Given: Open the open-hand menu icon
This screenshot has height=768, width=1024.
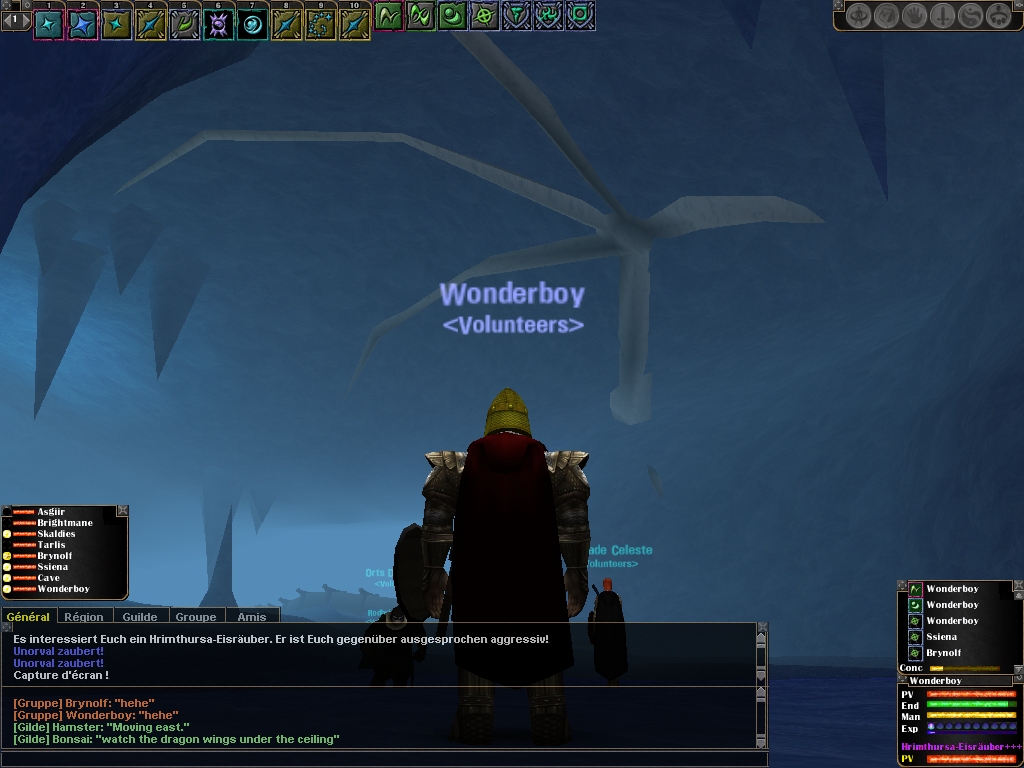Looking at the screenshot, I should (x=914, y=16).
